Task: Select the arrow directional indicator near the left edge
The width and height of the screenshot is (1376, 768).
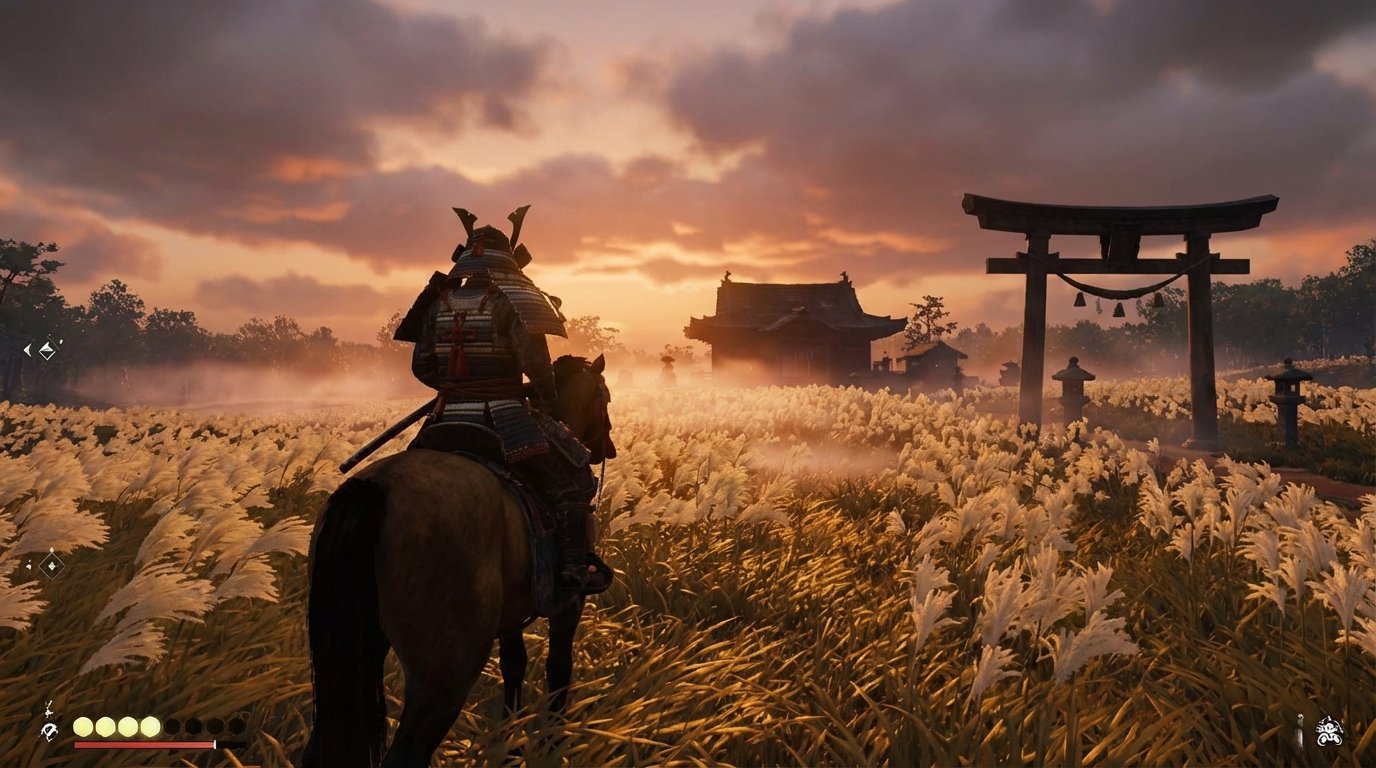Action: pos(27,348)
